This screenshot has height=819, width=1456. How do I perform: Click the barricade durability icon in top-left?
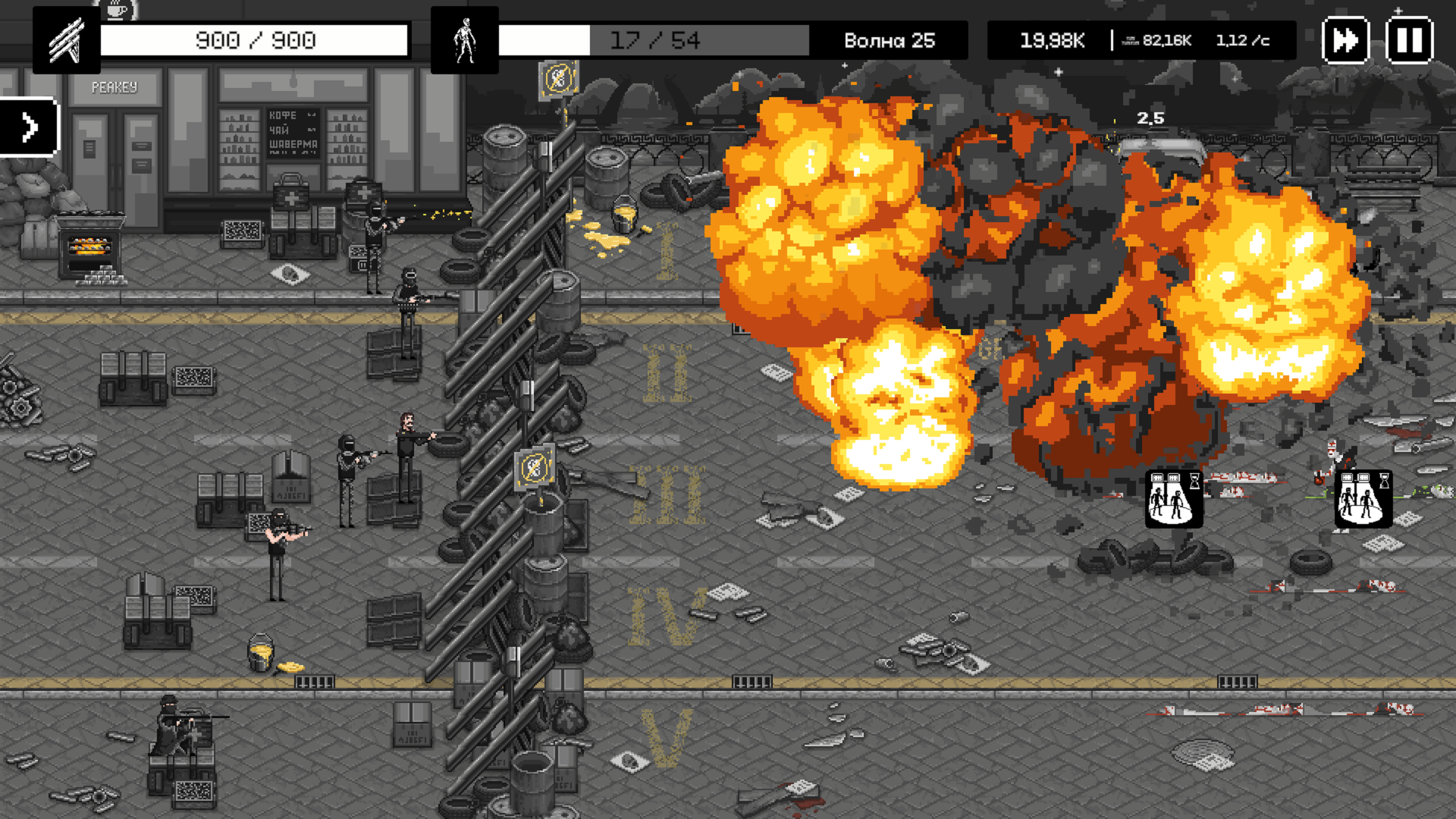pos(67,41)
